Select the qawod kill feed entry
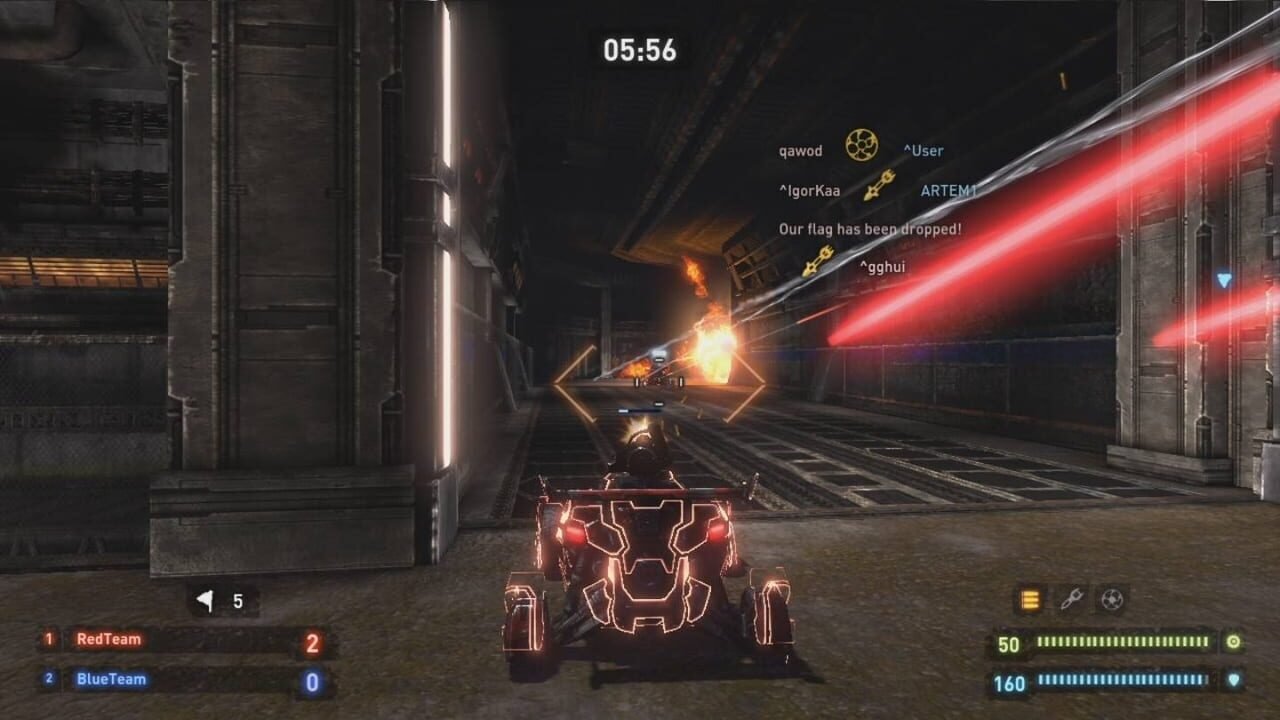The image size is (1280, 720). 800,151
